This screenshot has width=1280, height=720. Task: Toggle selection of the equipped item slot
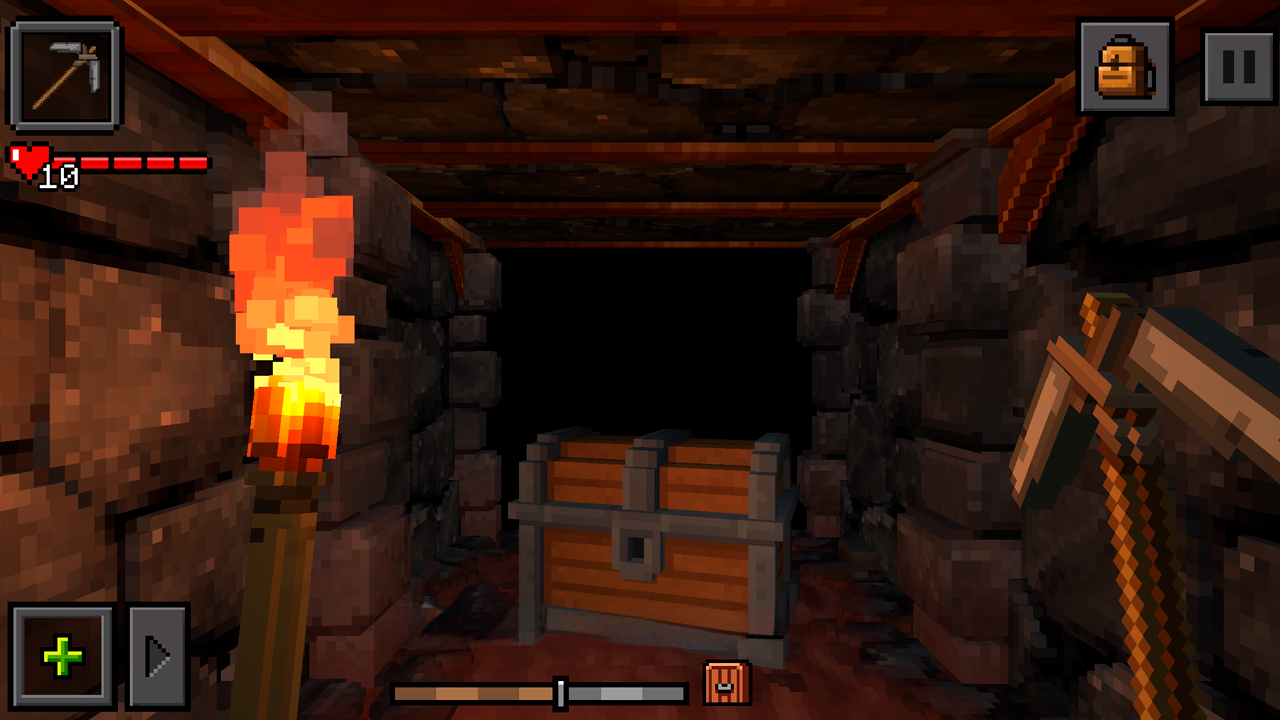[x=63, y=73]
